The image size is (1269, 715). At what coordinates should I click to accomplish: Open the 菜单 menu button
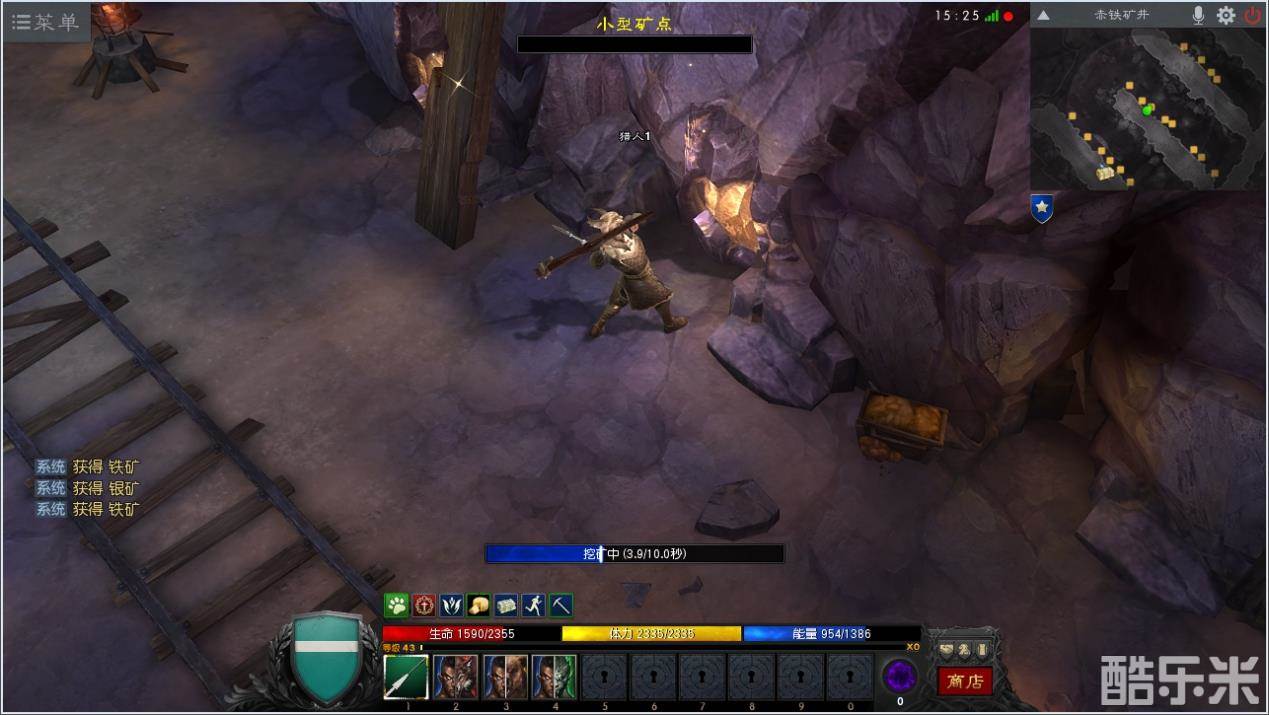pyautogui.click(x=45, y=22)
